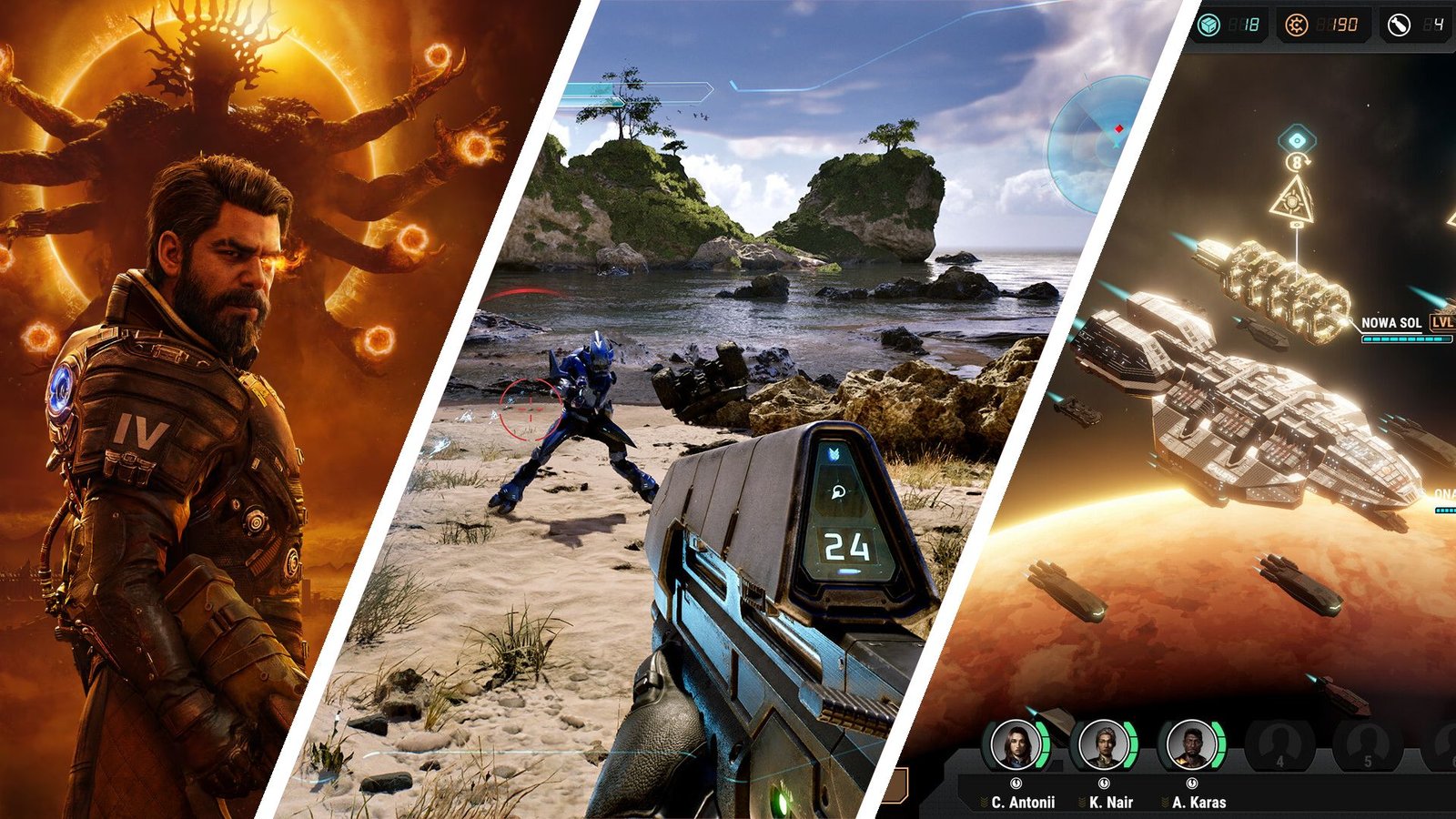Click the NOWA SOL progress bar
This screenshot has width=1456, height=819.
coord(1401,339)
